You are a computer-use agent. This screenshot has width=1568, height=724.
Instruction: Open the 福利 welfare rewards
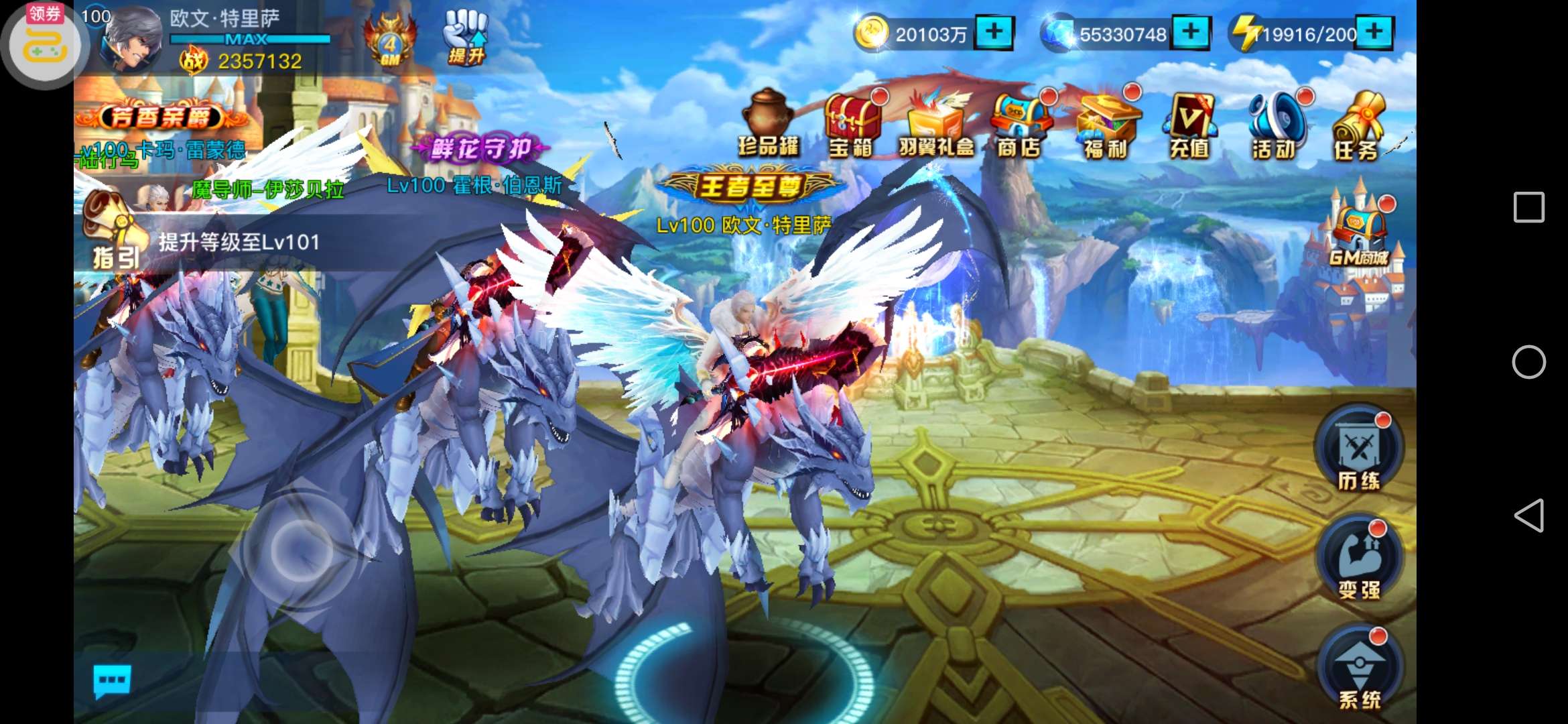point(1106,125)
